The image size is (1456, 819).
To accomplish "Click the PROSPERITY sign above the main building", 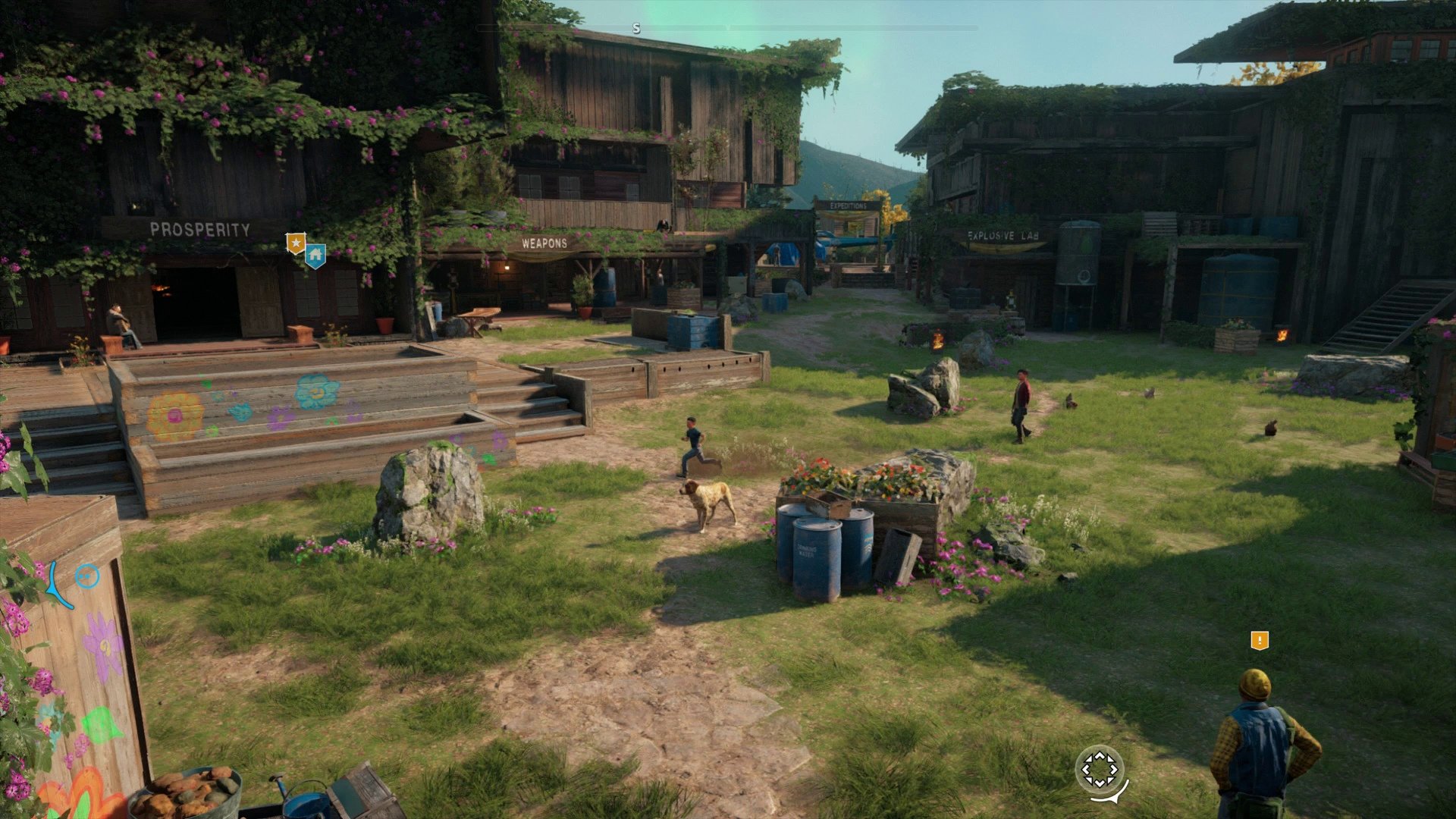I will coord(200,227).
